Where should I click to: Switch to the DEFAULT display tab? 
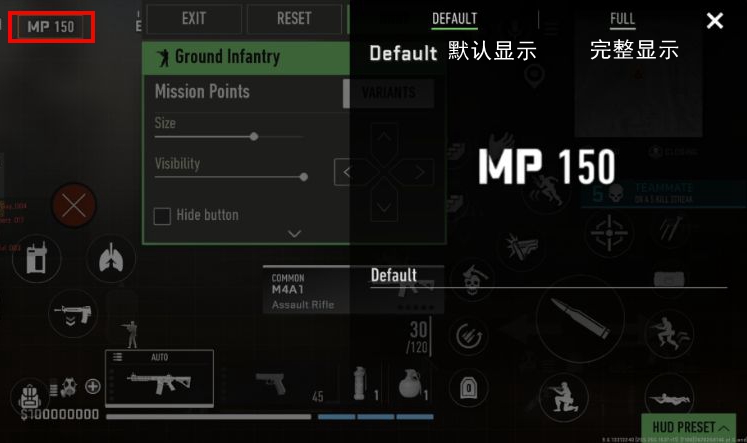click(454, 19)
